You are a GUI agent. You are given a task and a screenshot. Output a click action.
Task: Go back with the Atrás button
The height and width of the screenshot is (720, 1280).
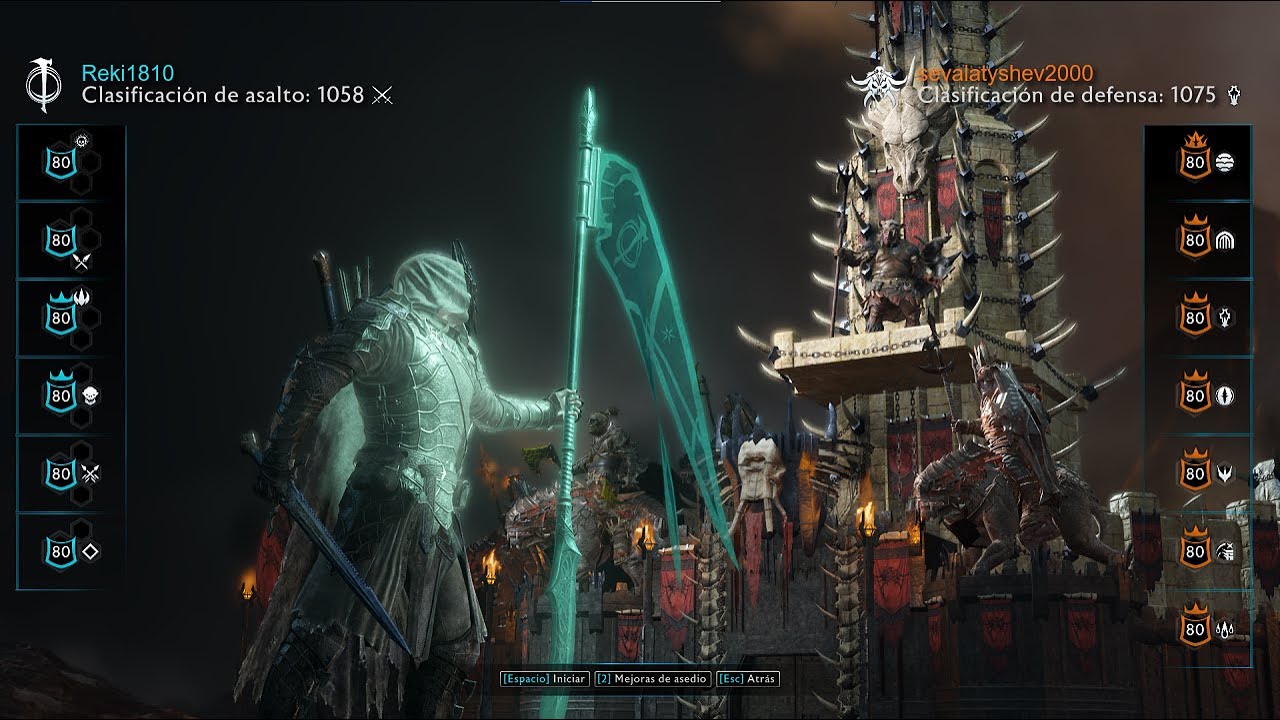pyautogui.click(x=747, y=678)
